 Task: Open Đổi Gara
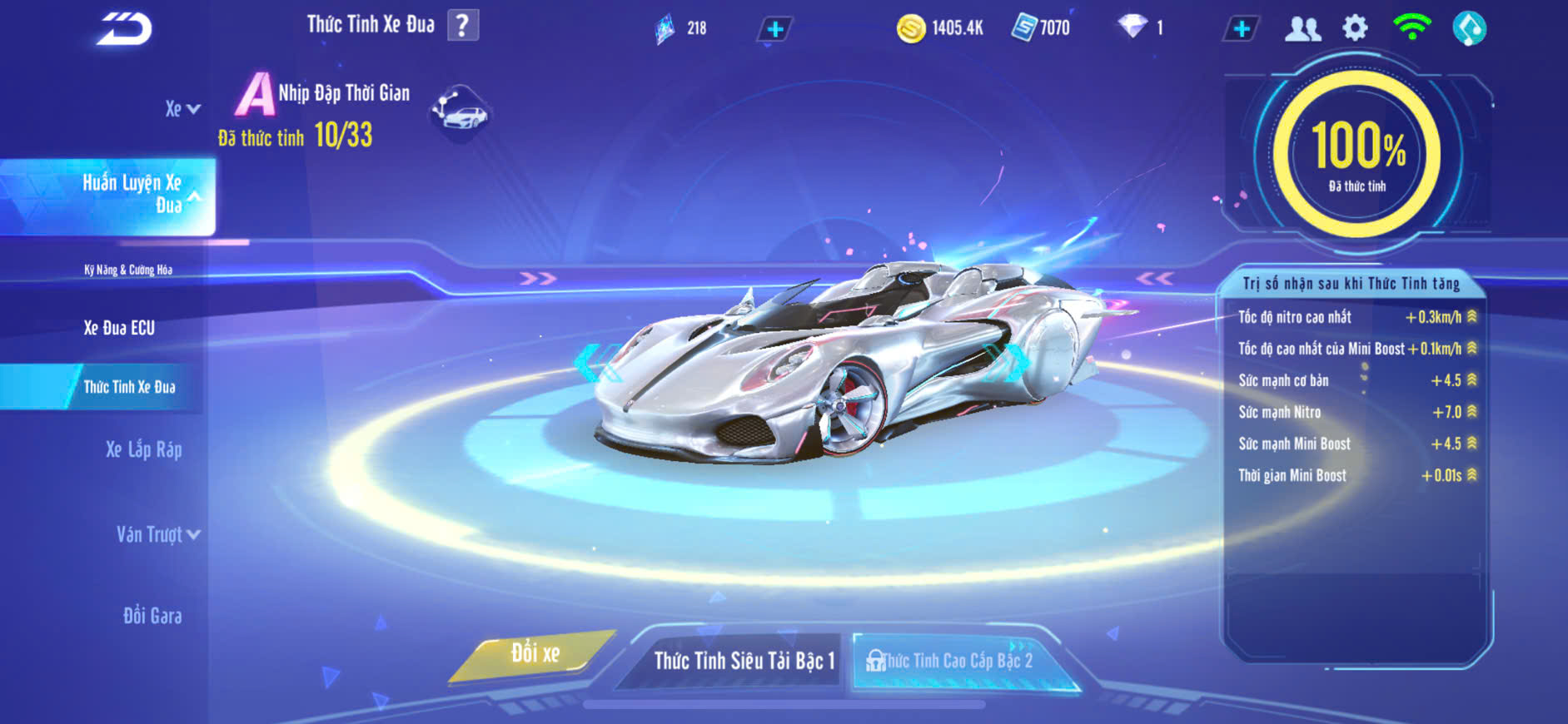(152, 616)
